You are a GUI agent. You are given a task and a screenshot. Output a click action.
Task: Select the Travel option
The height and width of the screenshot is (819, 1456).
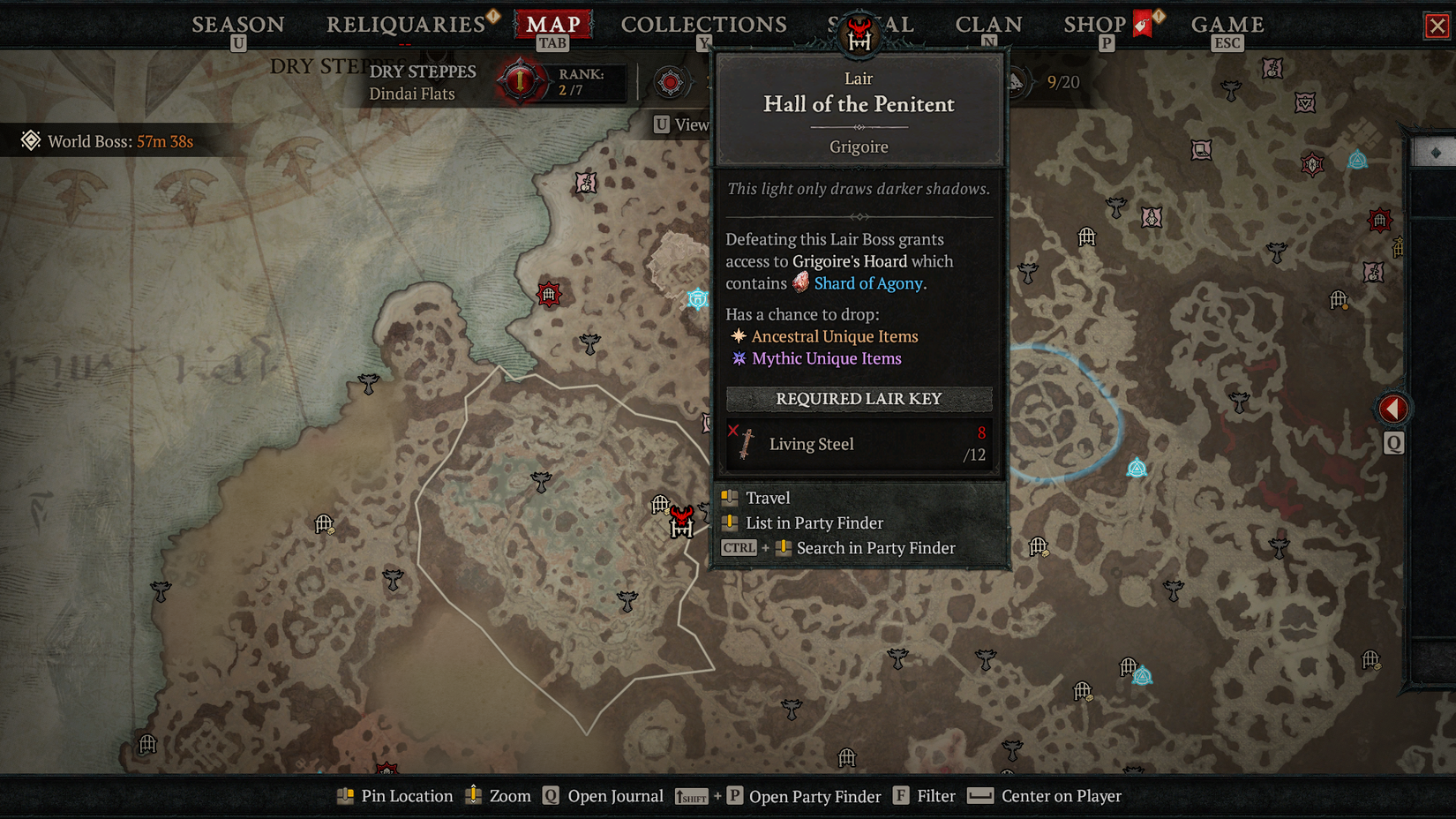767,498
